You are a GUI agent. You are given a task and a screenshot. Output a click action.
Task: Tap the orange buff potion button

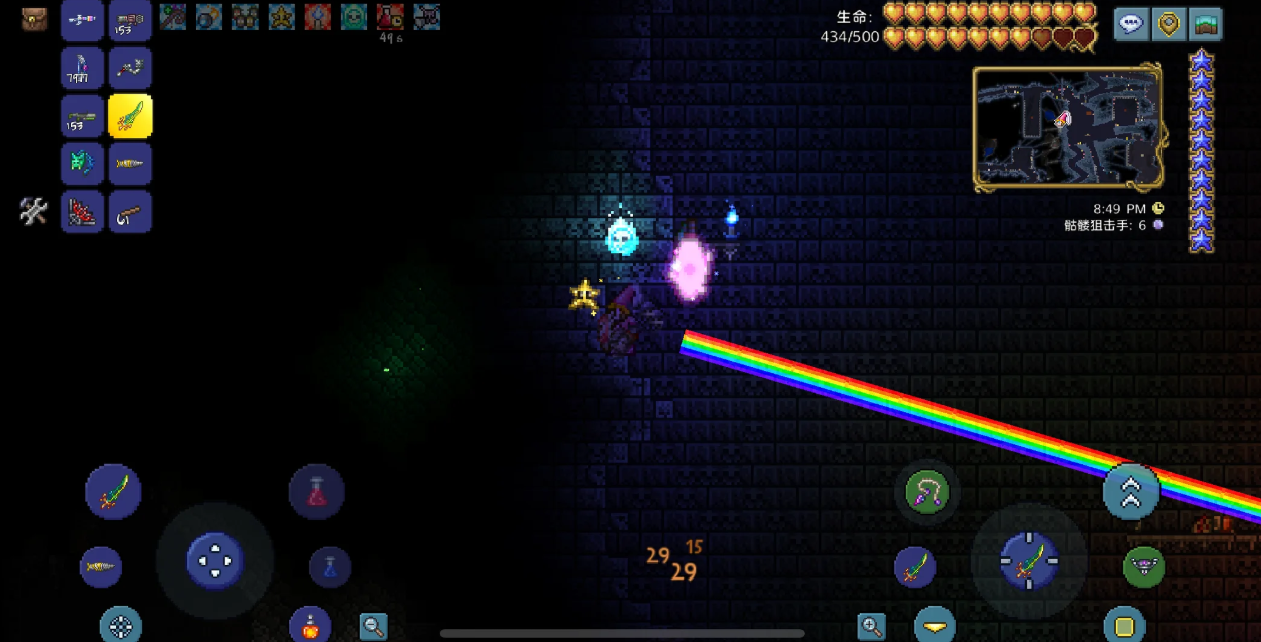[310, 626]
